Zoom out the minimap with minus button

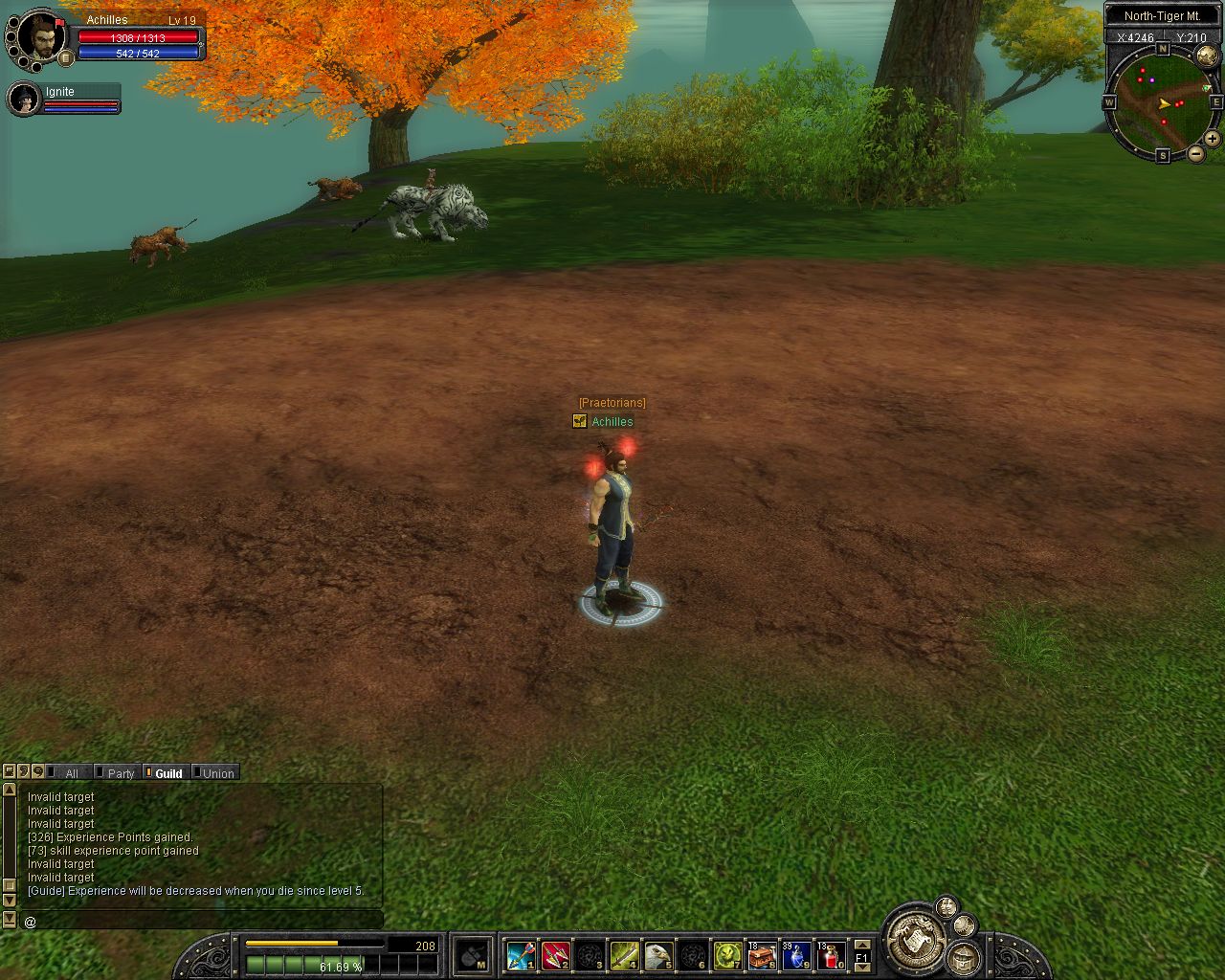[x=1196, y=153]
